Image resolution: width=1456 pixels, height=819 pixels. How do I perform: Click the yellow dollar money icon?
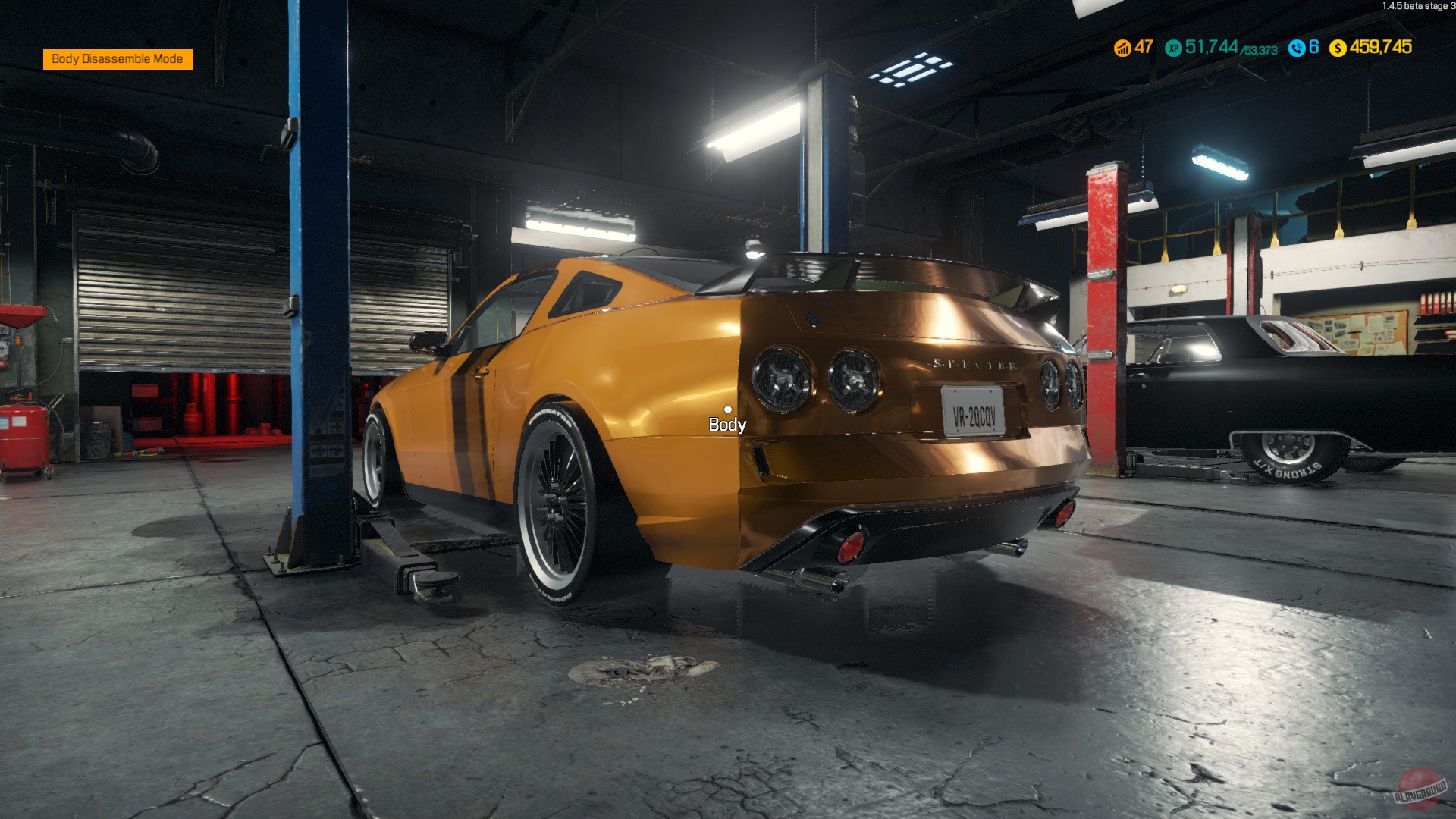pos(1339,49)
